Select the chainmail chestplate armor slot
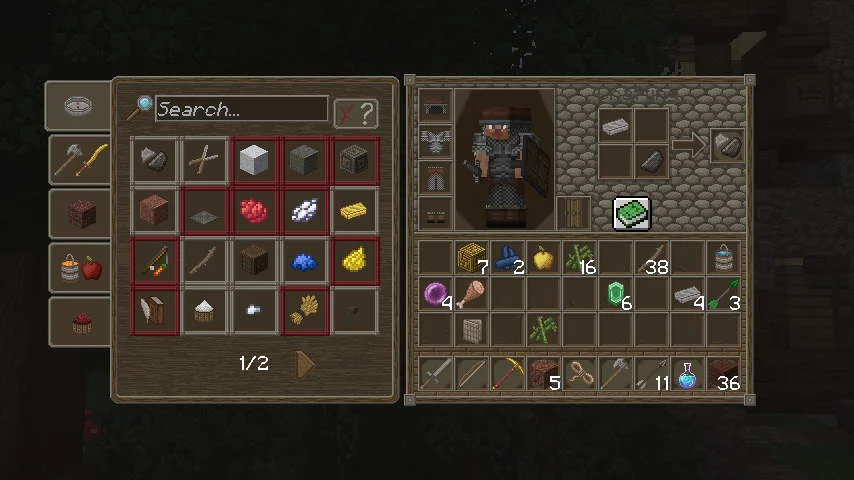854x480 pixels. (x=437, y=142)
